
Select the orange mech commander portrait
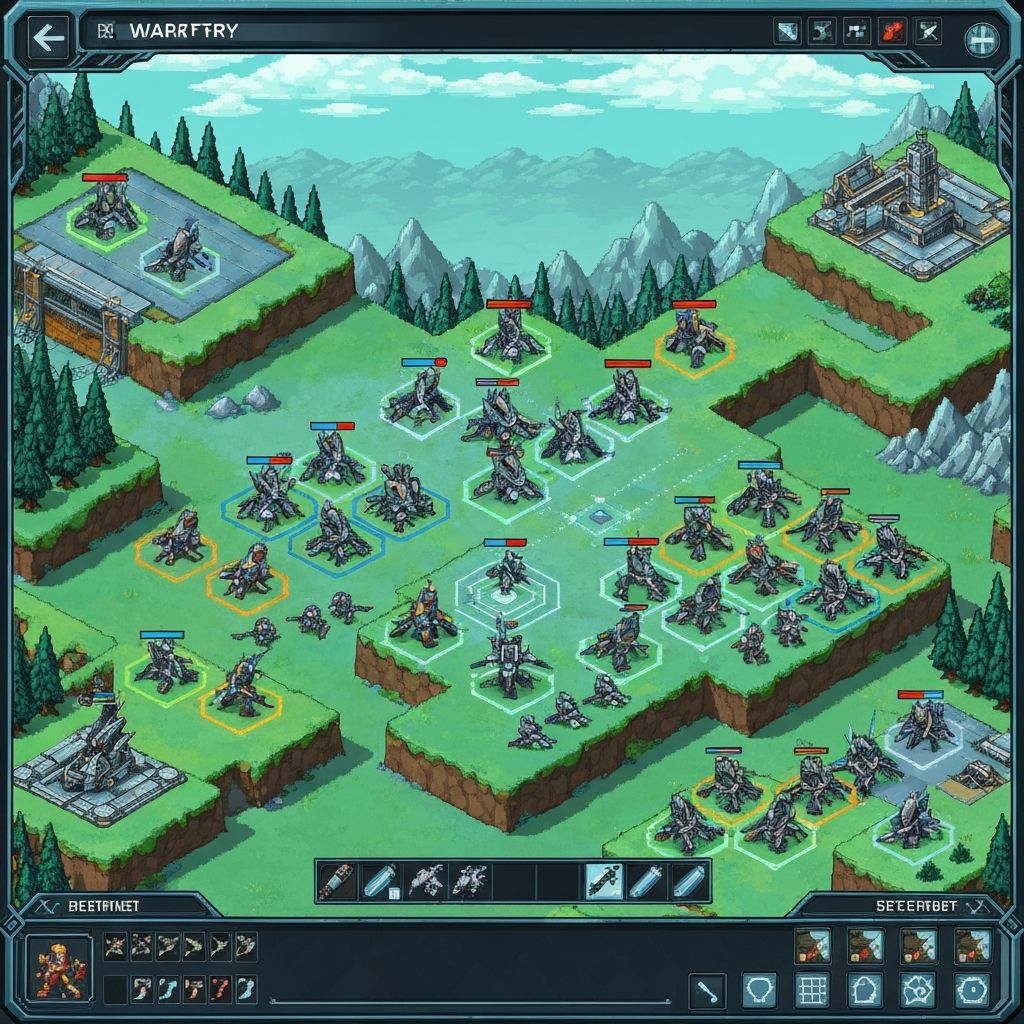[x=51, y=967]
